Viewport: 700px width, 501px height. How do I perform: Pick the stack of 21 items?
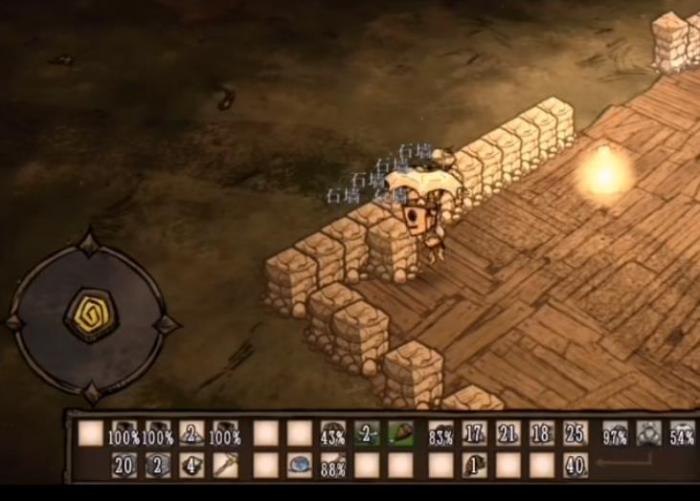coord(508,433)
